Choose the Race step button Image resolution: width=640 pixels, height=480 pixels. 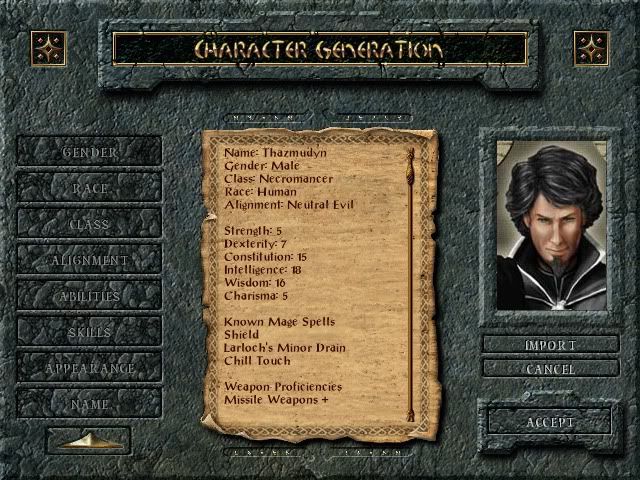click(89, 188)
